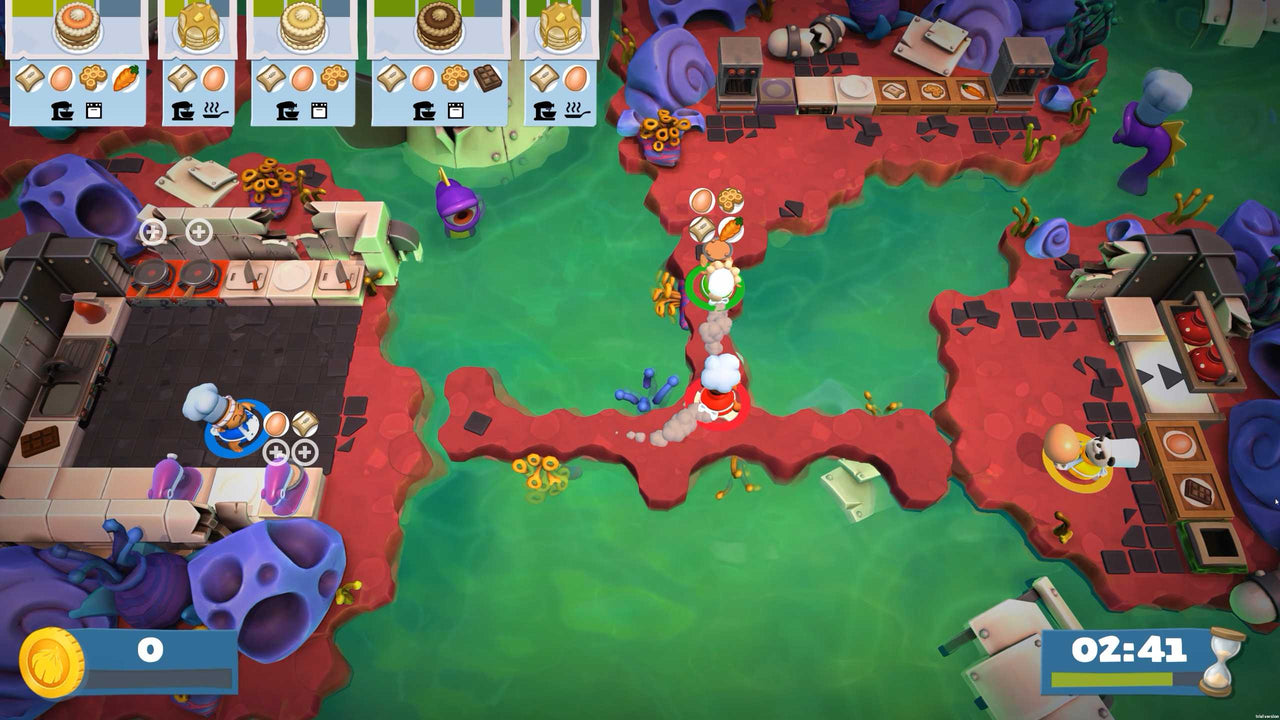The image size is (1280, 720).
Task: Click the oven icon on the third order card
Action: [x=319, y=108]
